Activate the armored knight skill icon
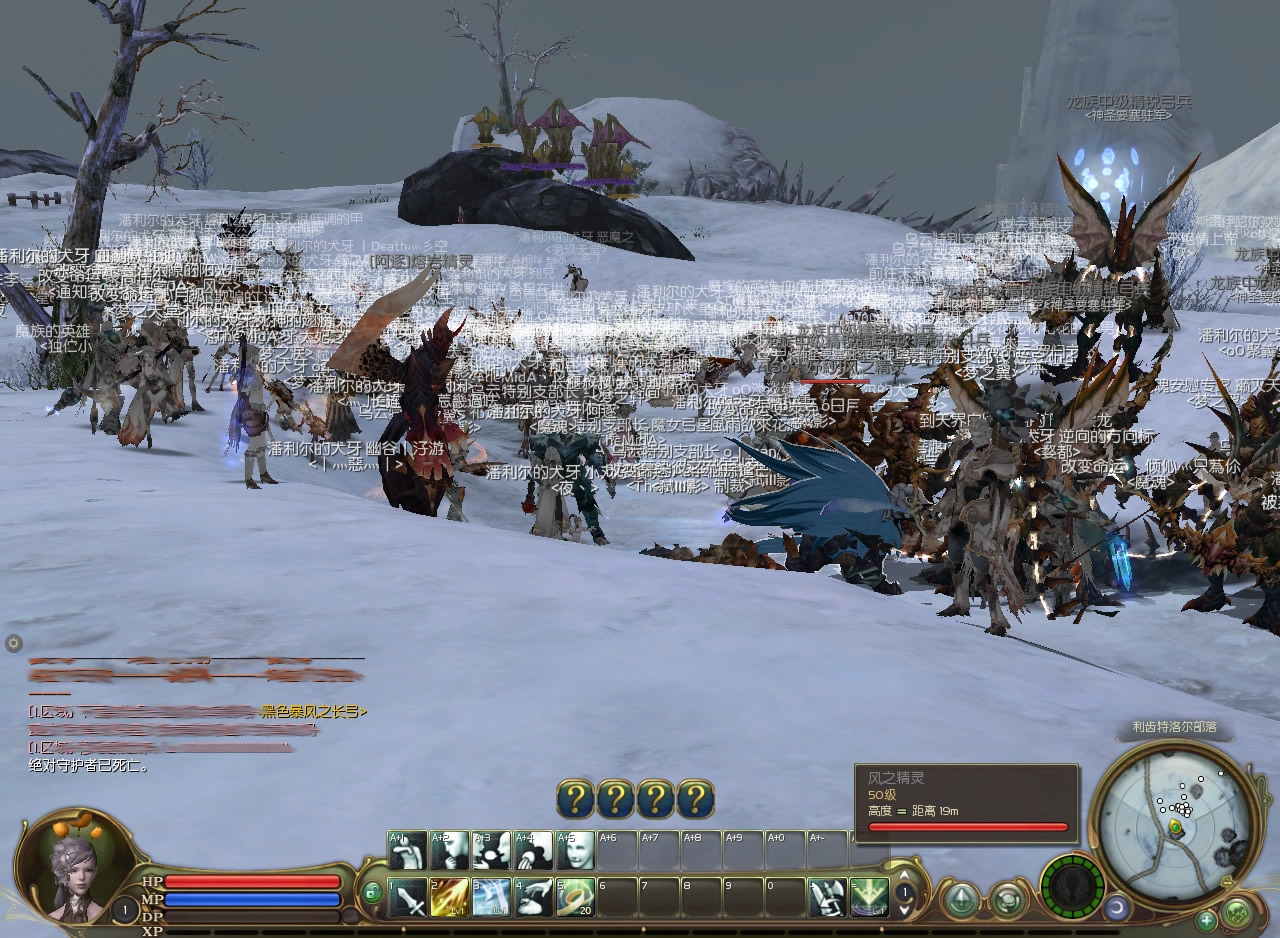This screenshot has width=1280, height=938. click(x=827, y=898)
